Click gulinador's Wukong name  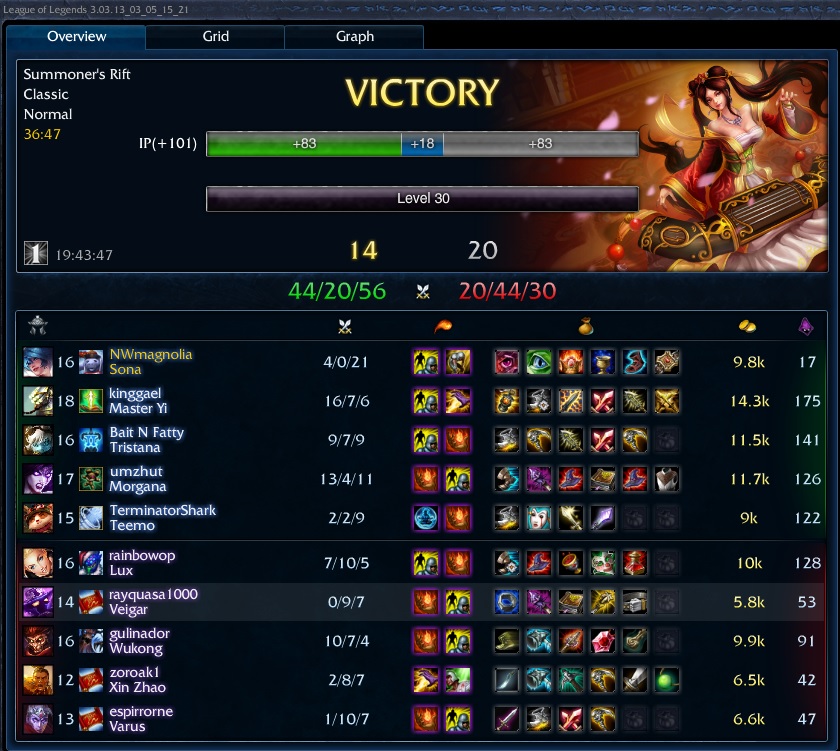(139, 641)
